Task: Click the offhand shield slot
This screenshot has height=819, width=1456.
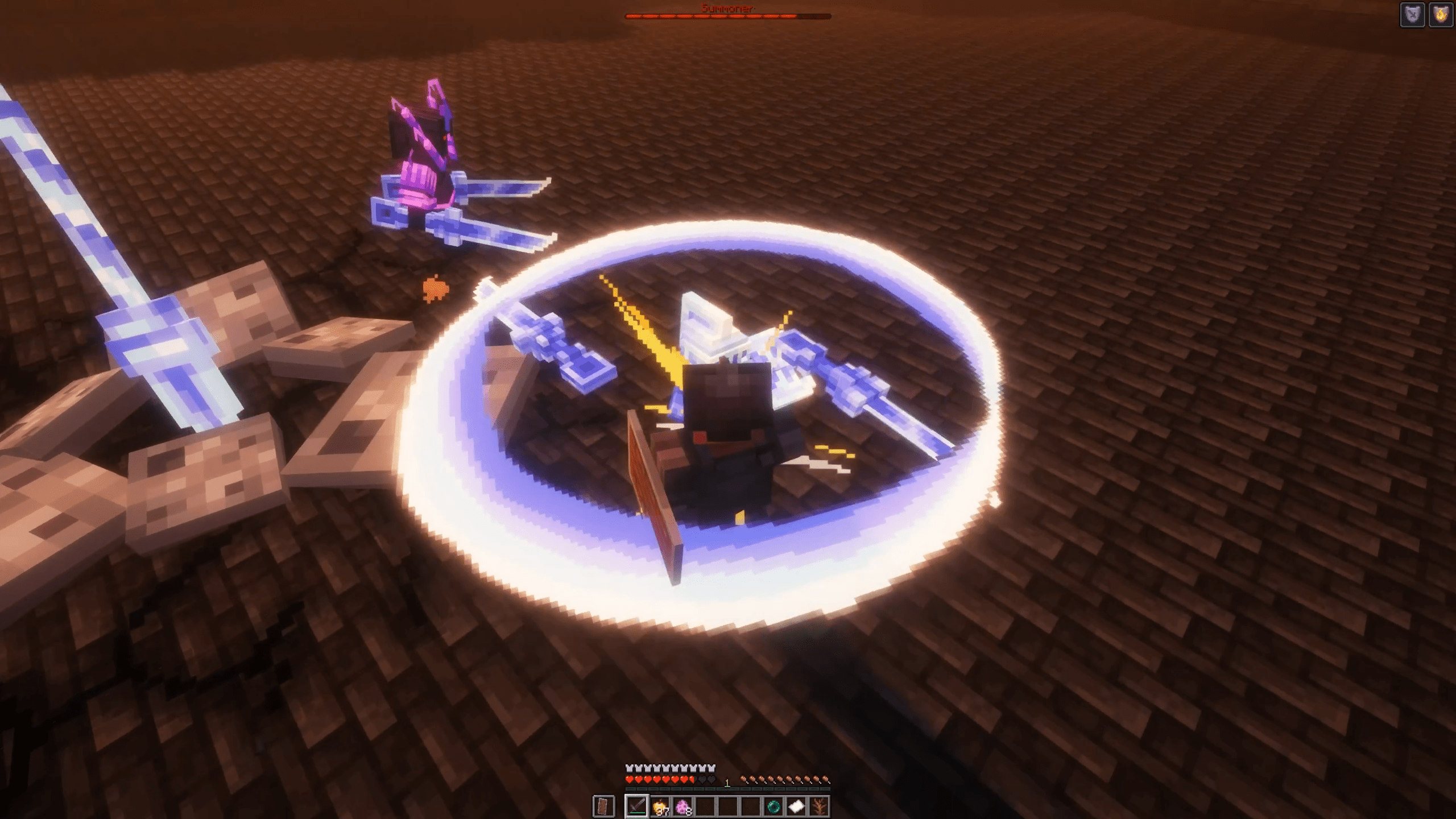Action: point(604,806)
